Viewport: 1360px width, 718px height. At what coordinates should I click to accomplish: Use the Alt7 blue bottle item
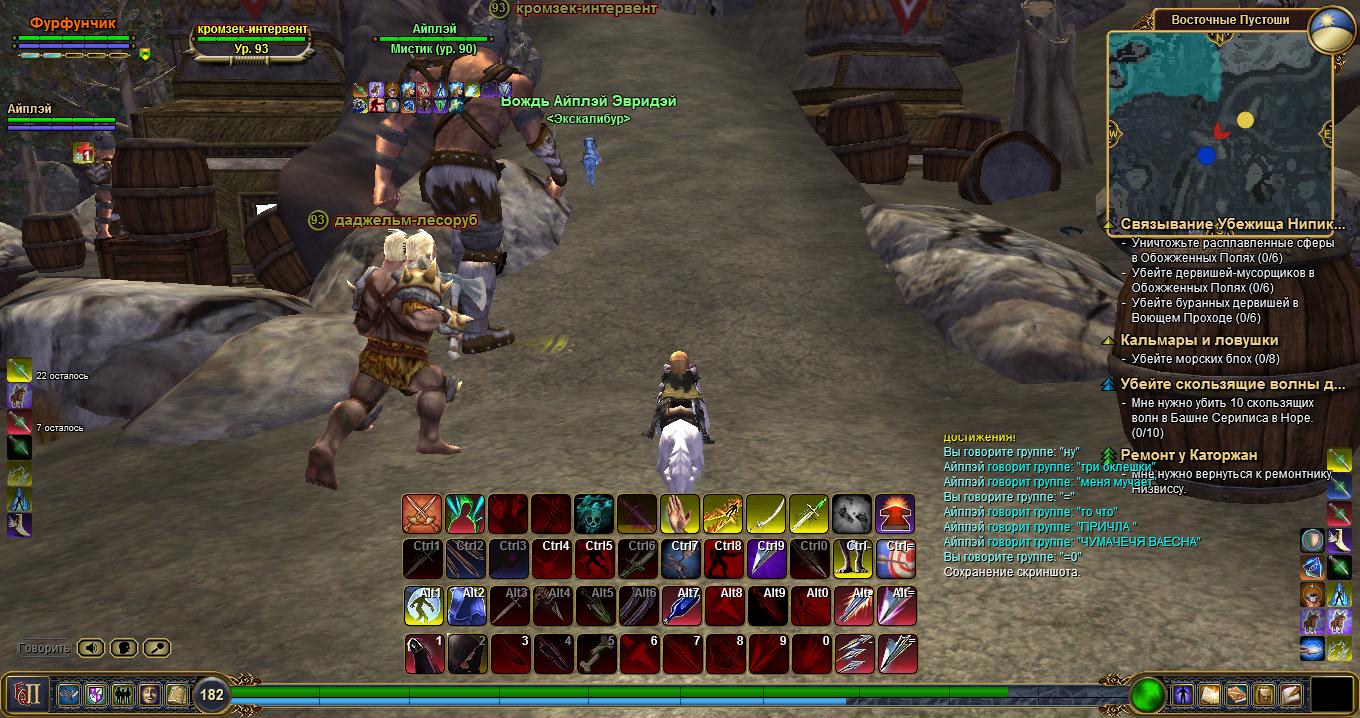680,606
